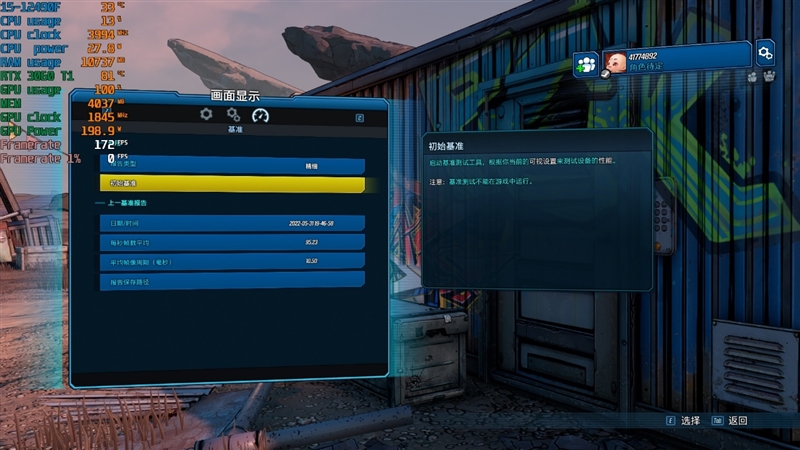Select the 日期/时间 last benchmark row
This screenshot has width=800, height=450.
click(232, 223)
